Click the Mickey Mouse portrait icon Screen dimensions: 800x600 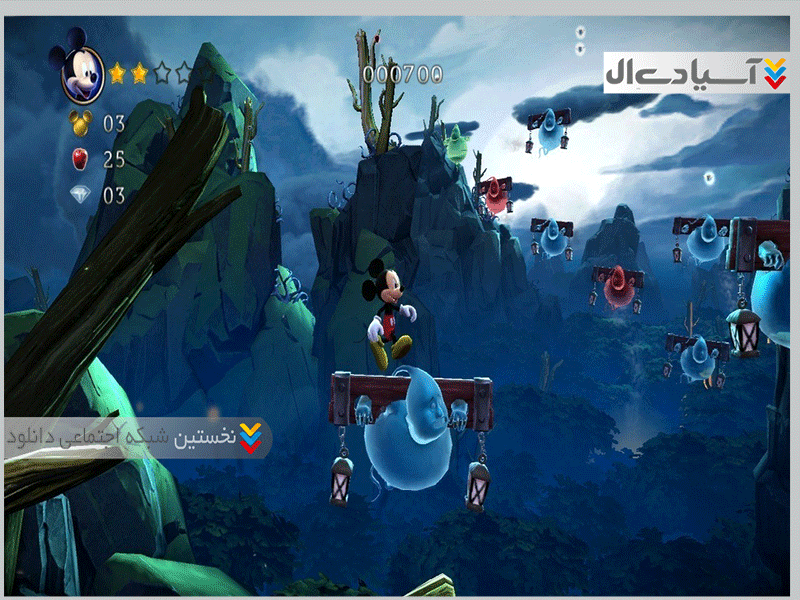(82, 72)
